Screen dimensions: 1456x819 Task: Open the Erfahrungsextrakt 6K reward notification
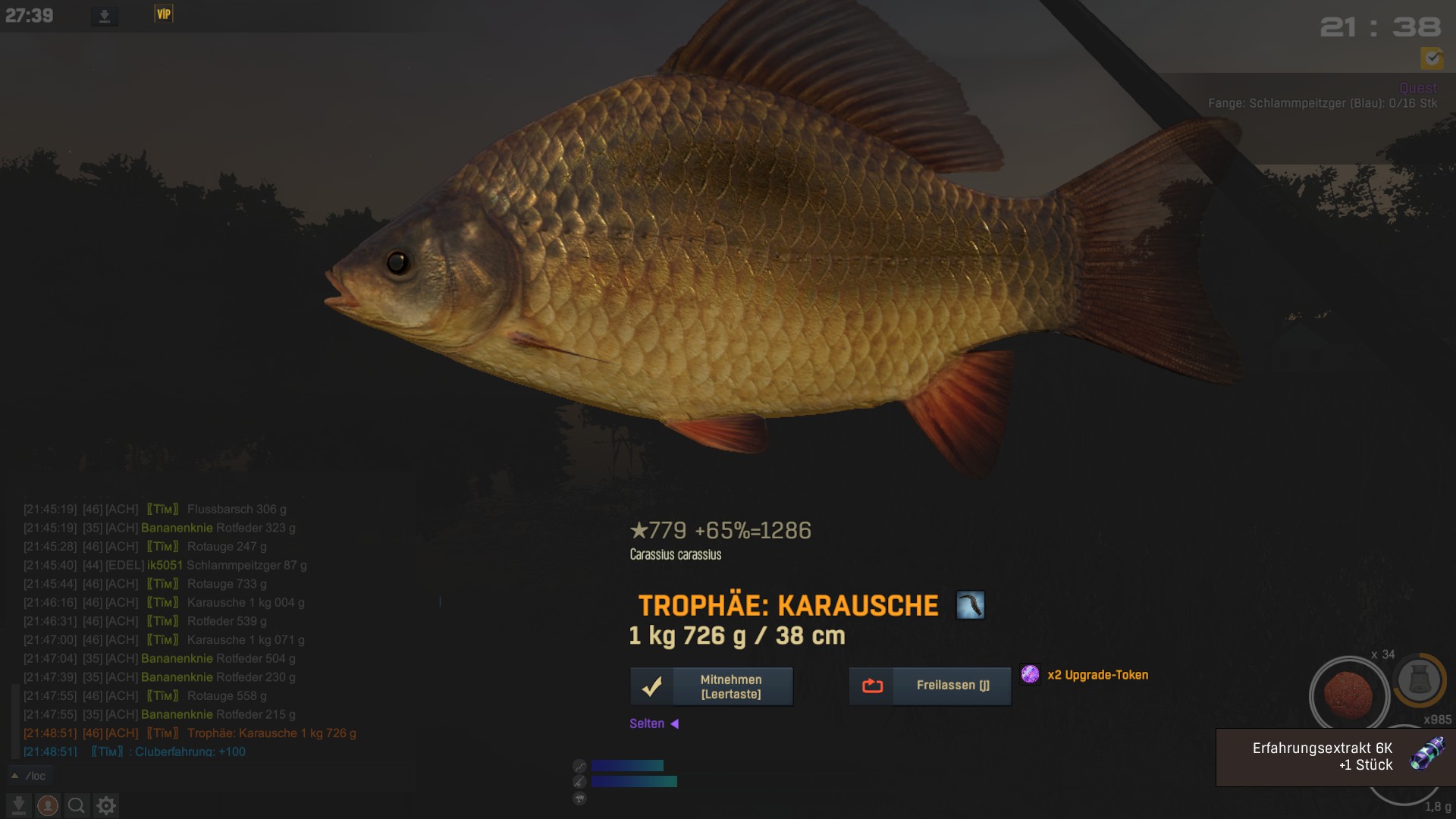[1335, 757]
